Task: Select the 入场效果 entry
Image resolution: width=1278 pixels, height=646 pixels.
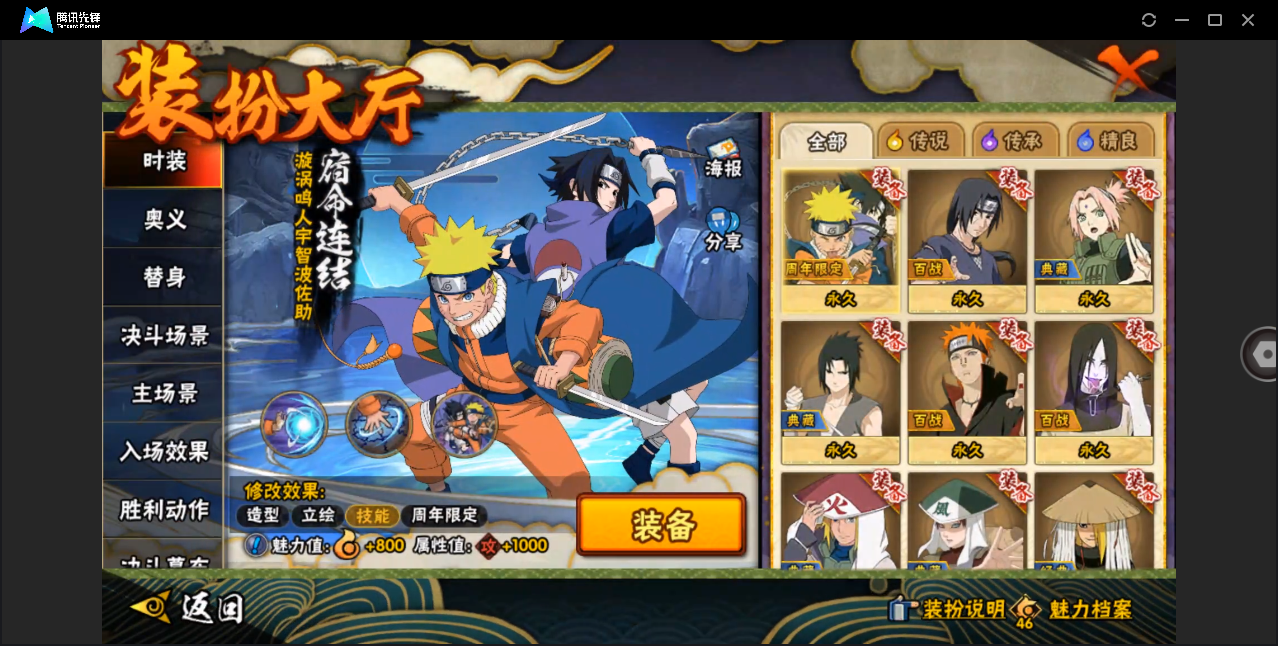Action: point(163,451)
